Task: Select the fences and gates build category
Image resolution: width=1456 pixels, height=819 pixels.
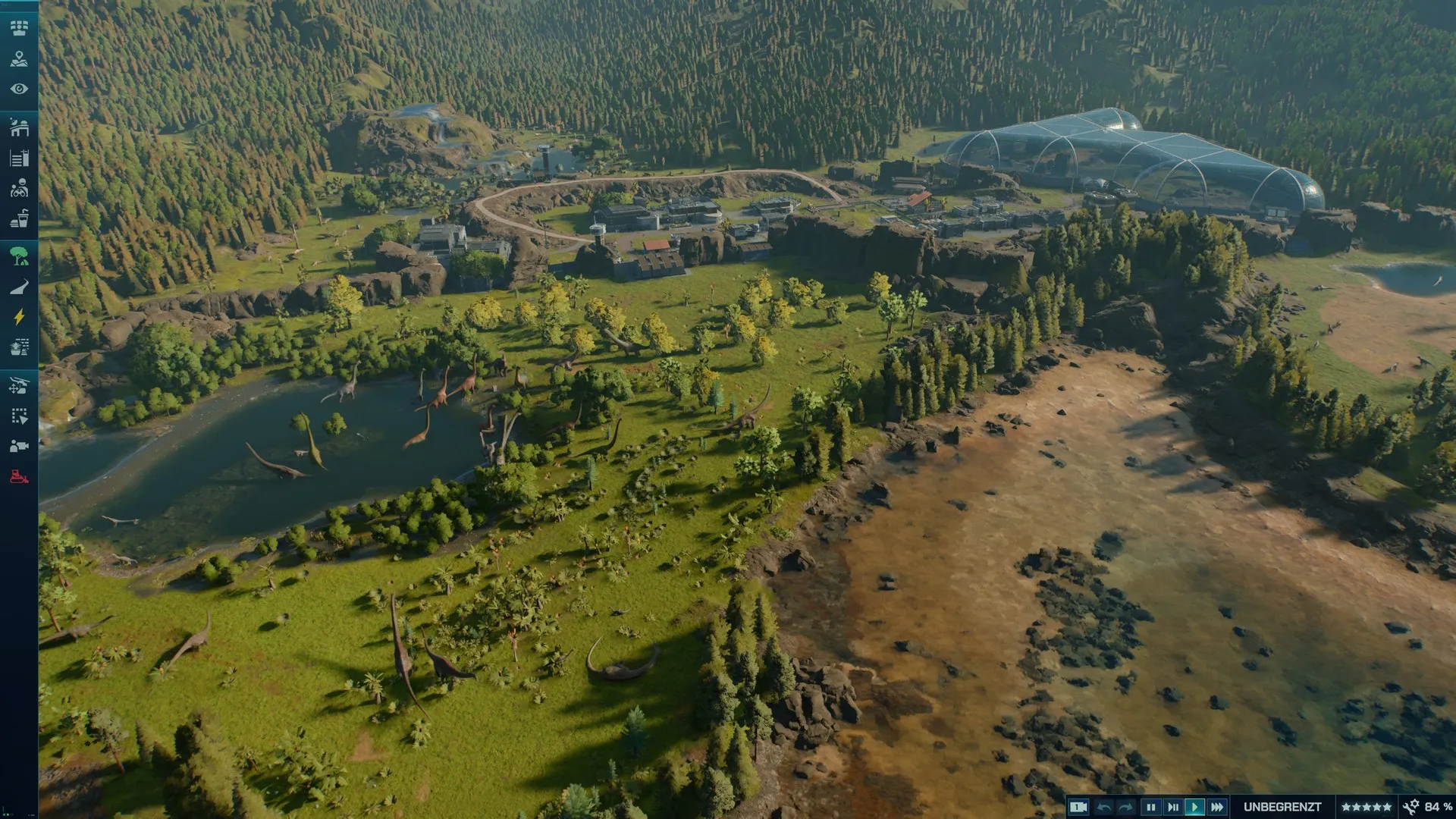Action: point(19,158)
